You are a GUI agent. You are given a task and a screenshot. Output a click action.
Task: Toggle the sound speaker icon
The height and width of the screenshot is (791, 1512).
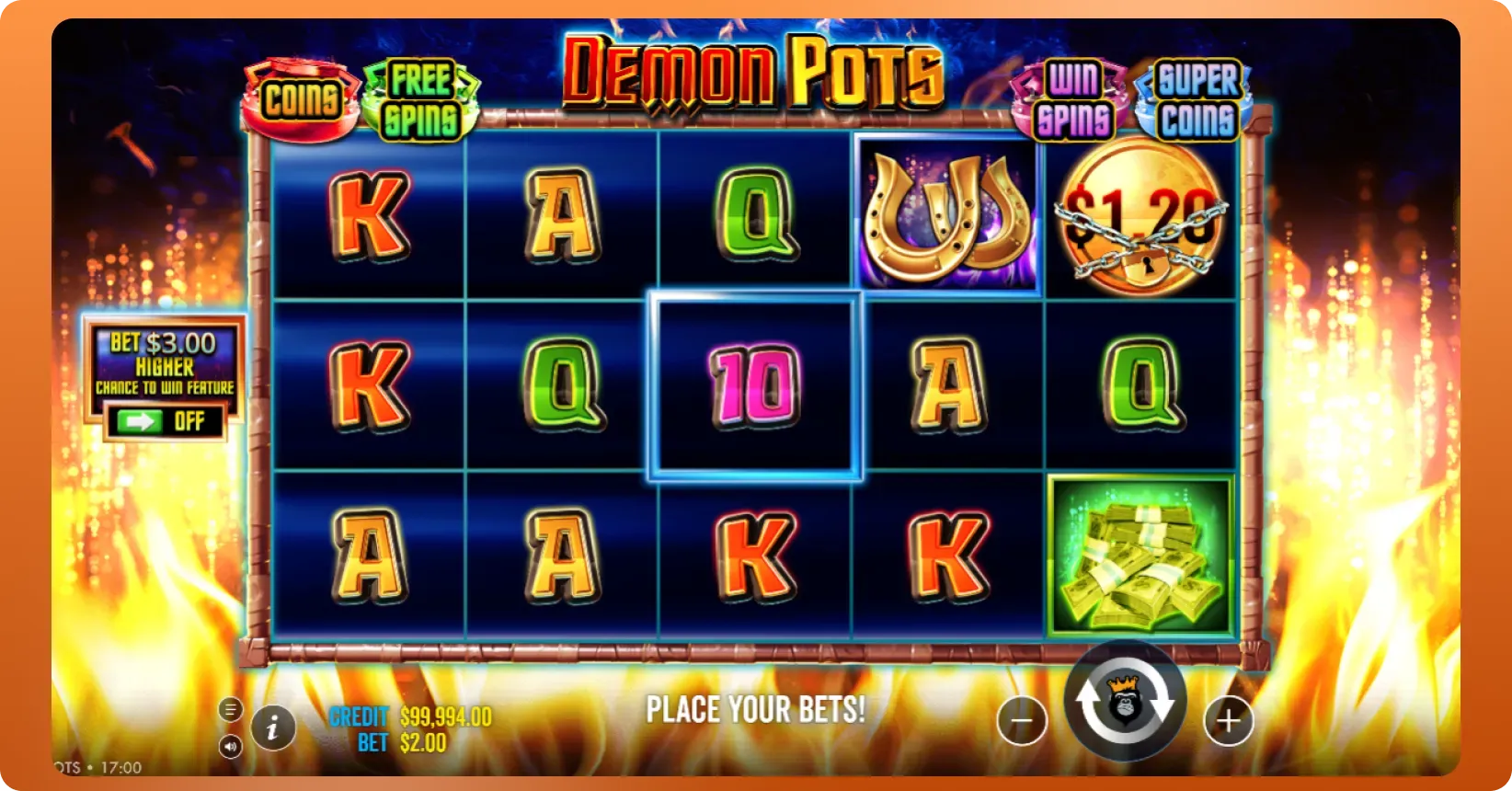tap(231, 746)
